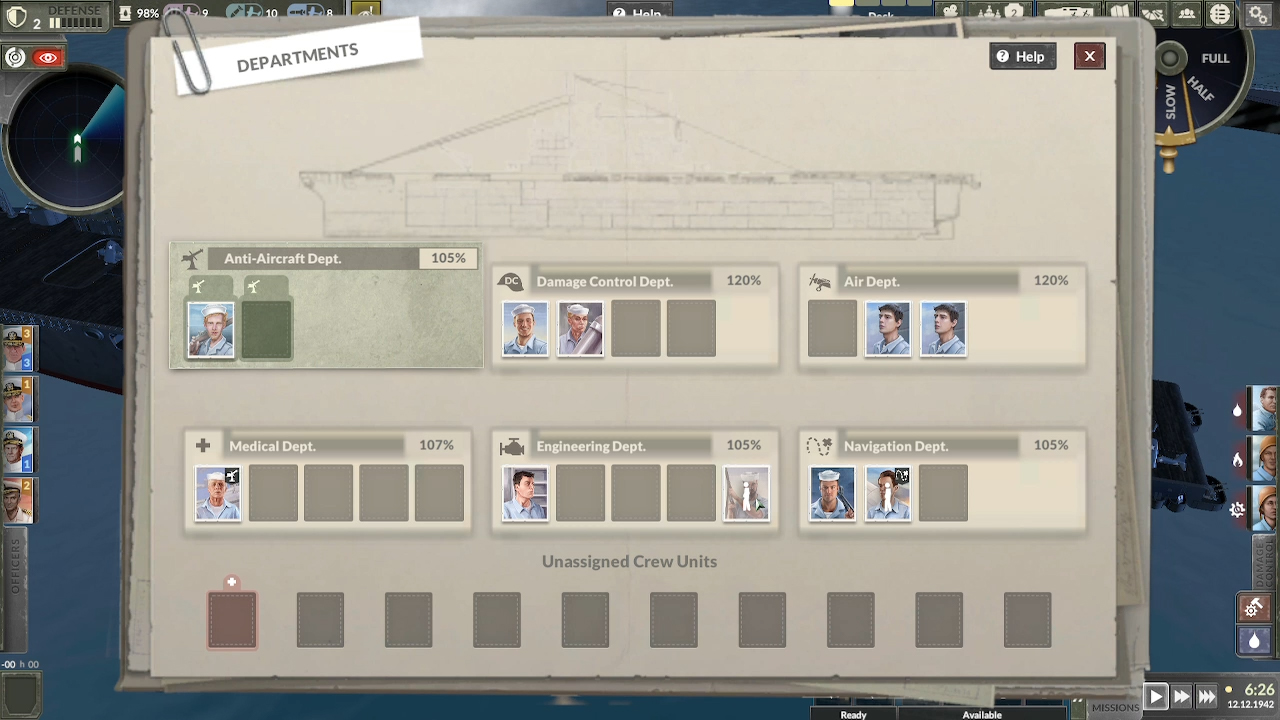Screen dimensions: 1280x720
Task: Open the objectives globe icon in top toolbar
Action: point(1220,14)
